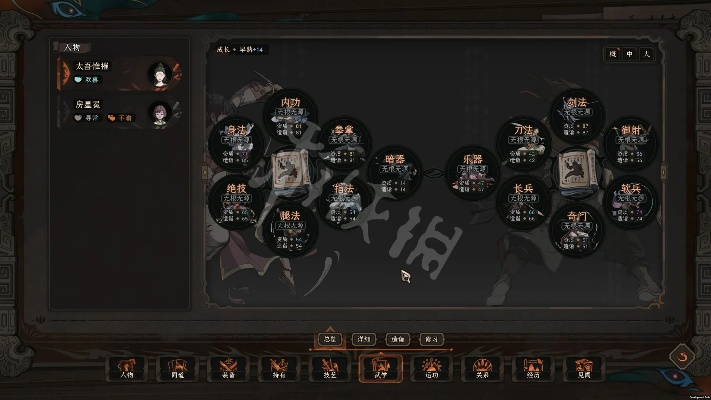Open the 奇门 skill node
Screen dimensions: 711x400
pos(577,225)
